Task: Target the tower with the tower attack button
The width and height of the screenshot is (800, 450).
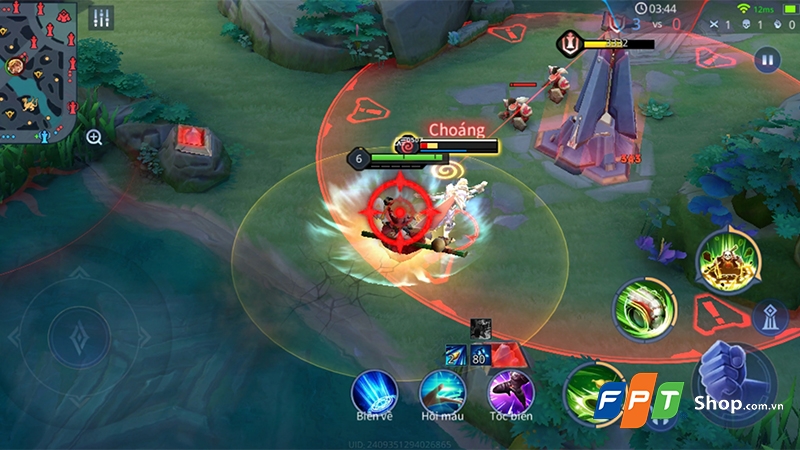Action: click(x=770, y=316)
